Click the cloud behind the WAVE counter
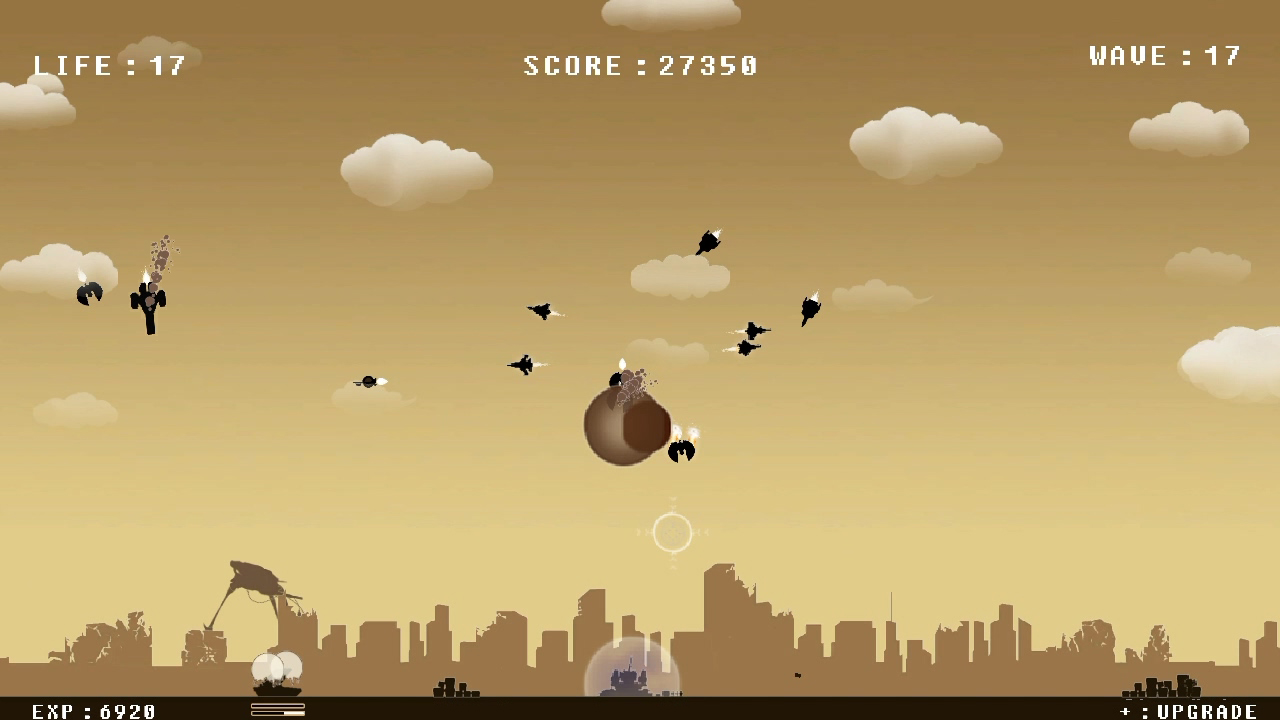Screen dimensions: 1280x720 (x=1190, y=130)
